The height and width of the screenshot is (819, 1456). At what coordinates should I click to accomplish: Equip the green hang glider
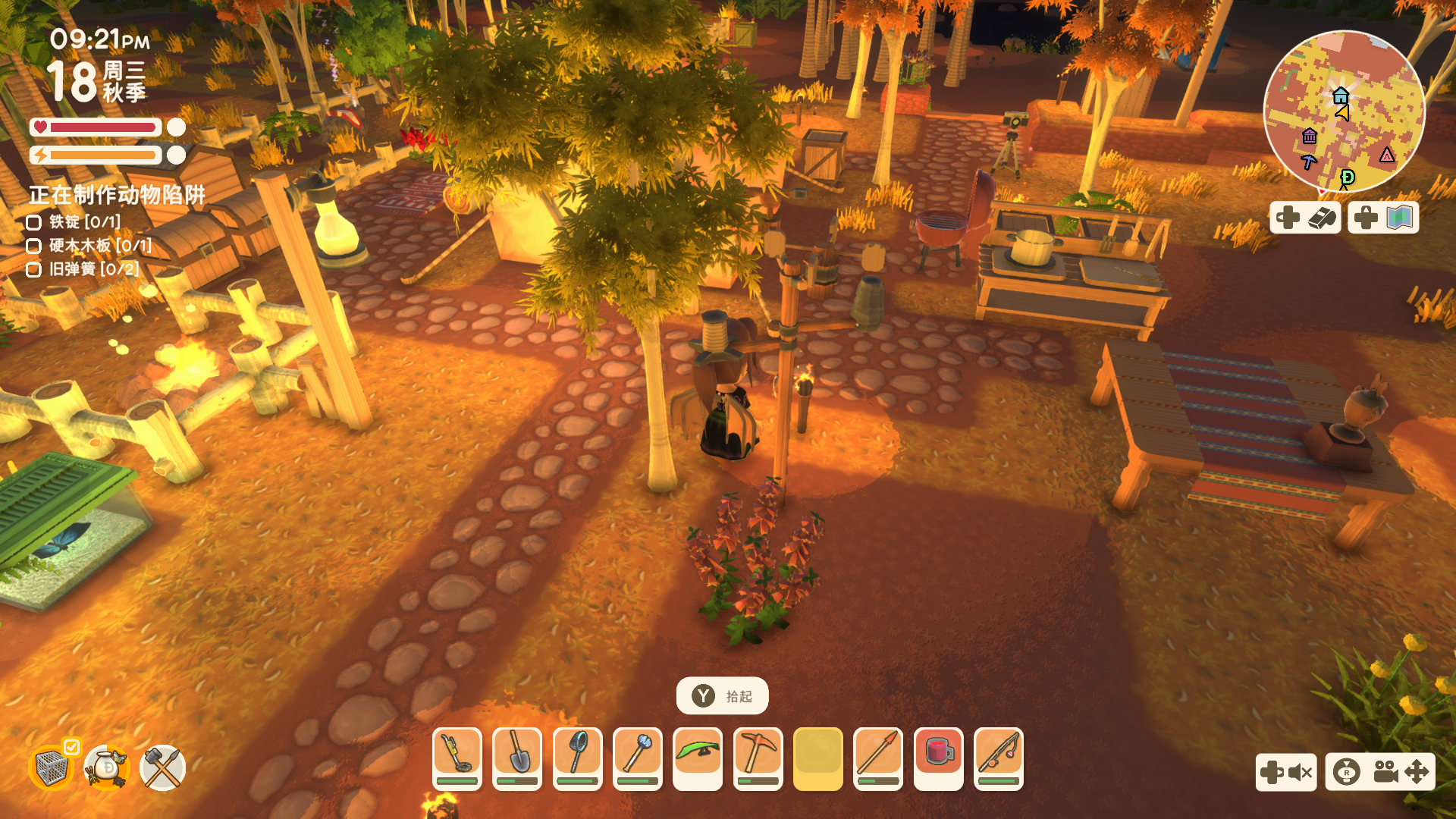pos(698,758)
